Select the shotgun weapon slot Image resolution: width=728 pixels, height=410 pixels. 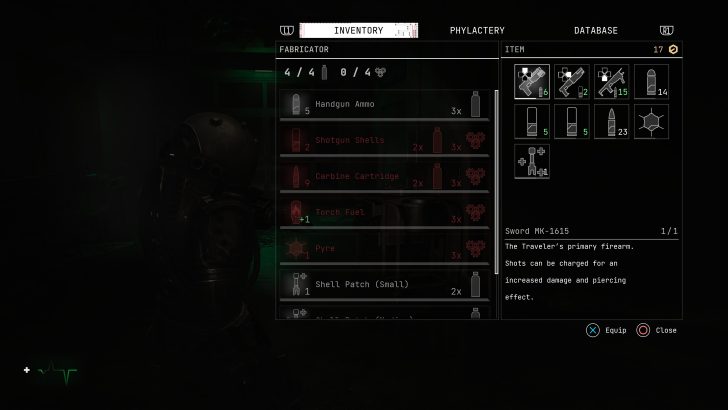coord(572,81)
